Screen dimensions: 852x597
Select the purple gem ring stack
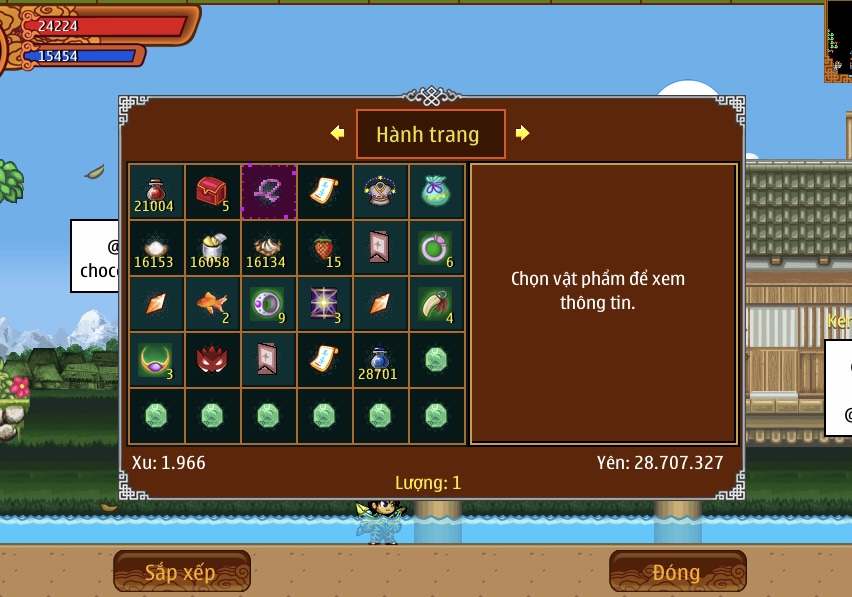268,304
